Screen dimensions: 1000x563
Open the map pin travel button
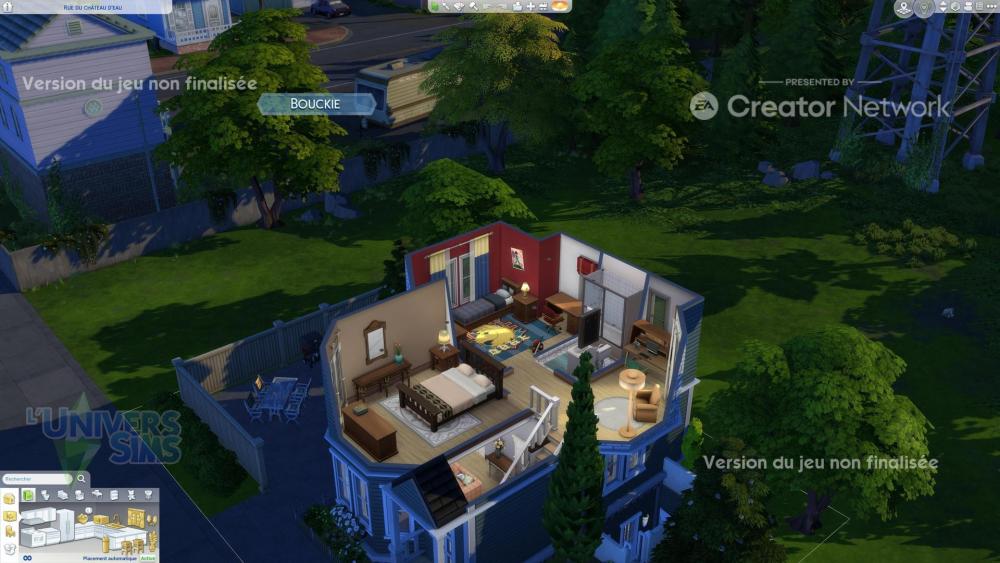904,8
